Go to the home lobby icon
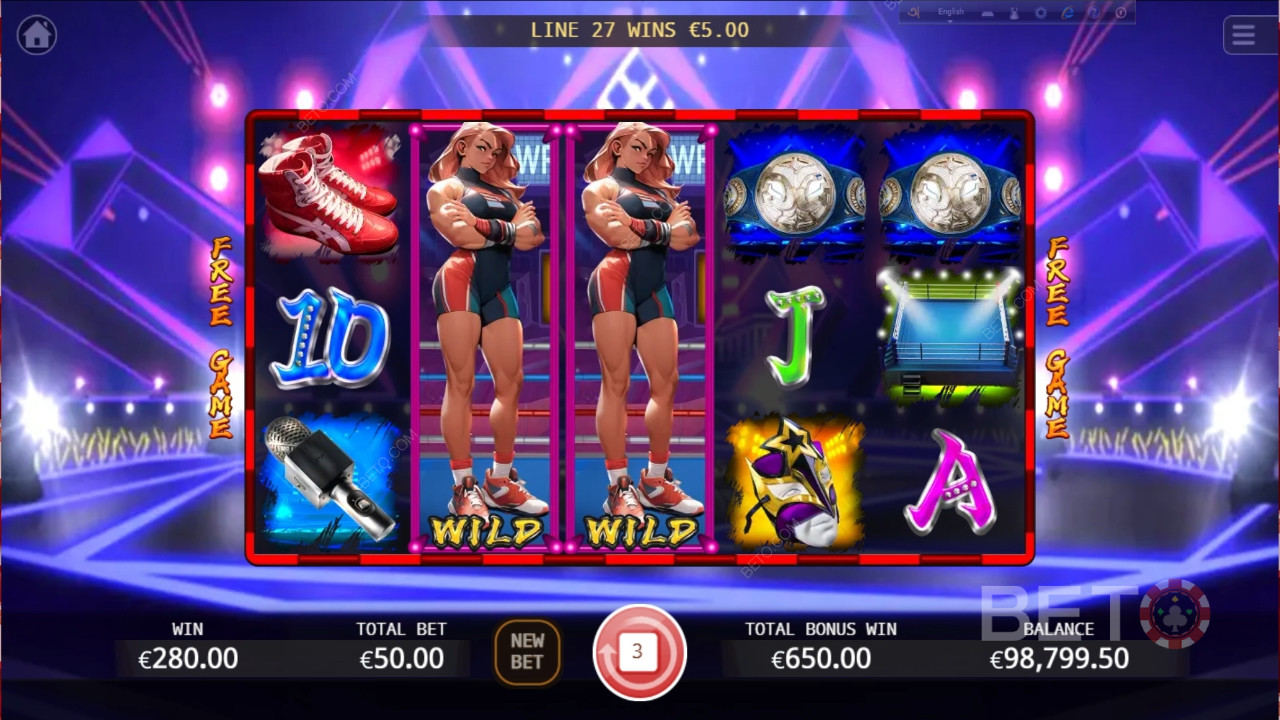This screenshot has width=1280, height=720. pyautogui.click(x=37, y=35)
